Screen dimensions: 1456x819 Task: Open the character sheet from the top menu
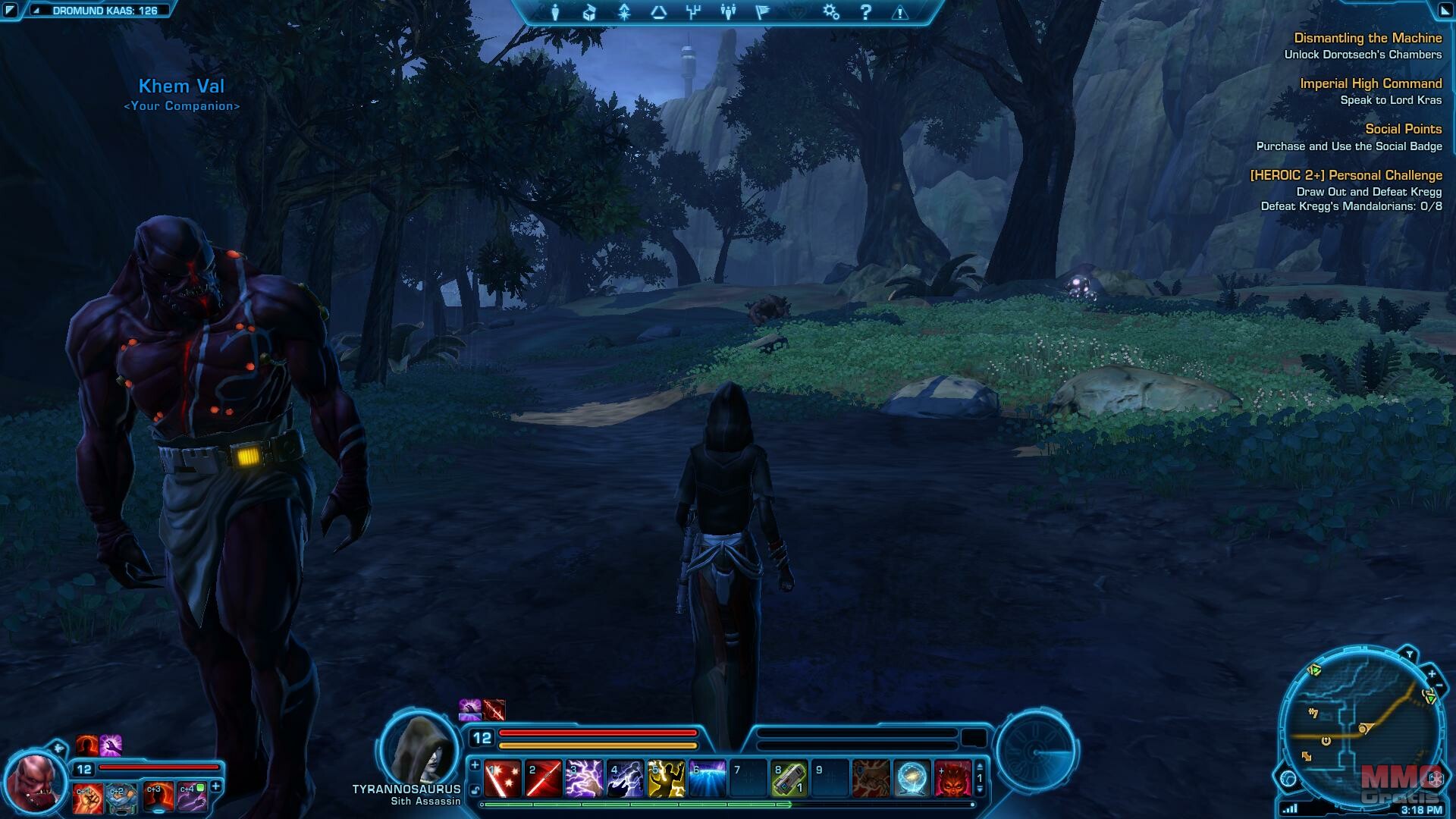556,12
